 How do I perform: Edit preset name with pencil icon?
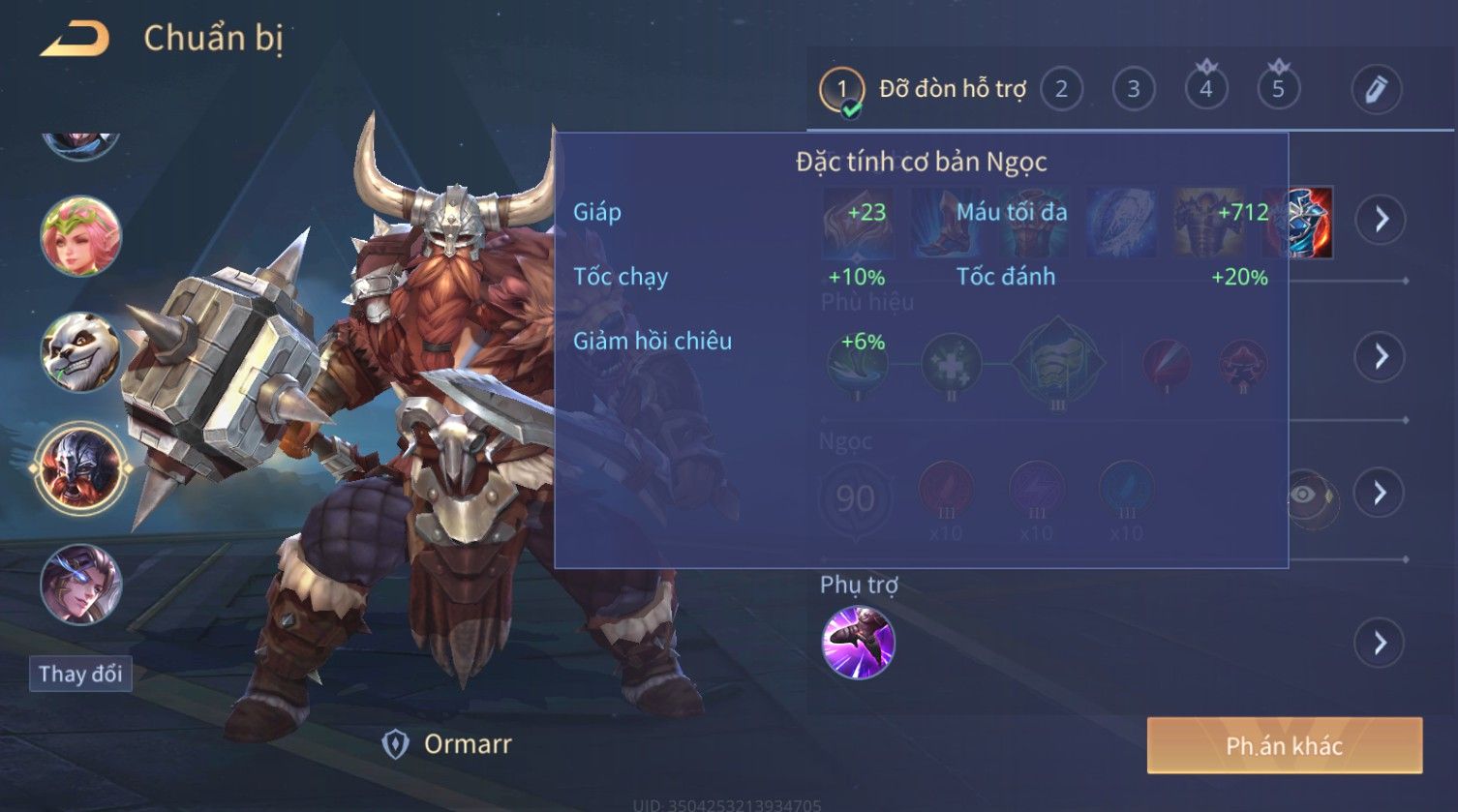coord(1377,90)
